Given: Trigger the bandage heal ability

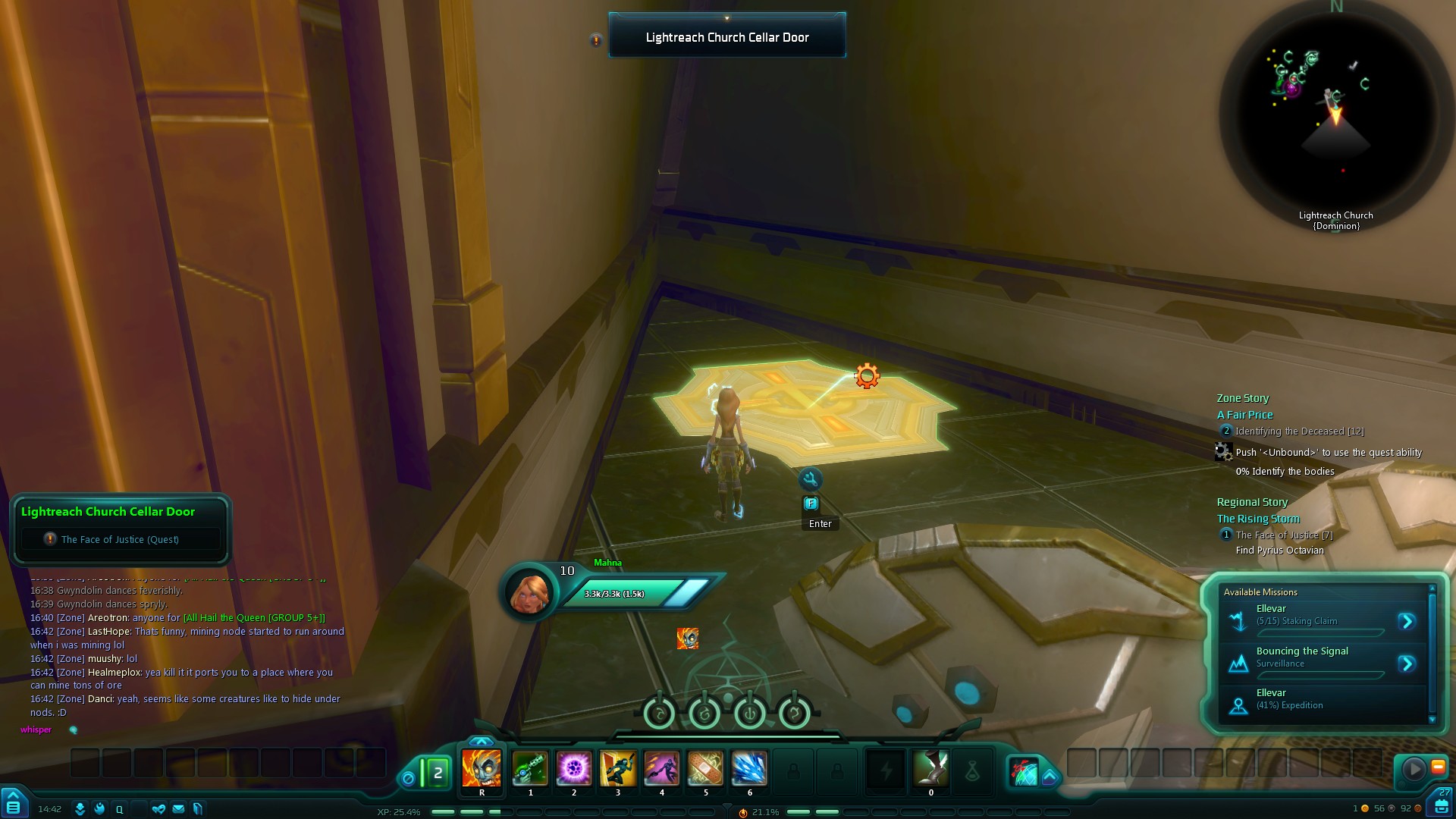Looking at the screenshot, I should pyautogui.click(x=705, y=769).
